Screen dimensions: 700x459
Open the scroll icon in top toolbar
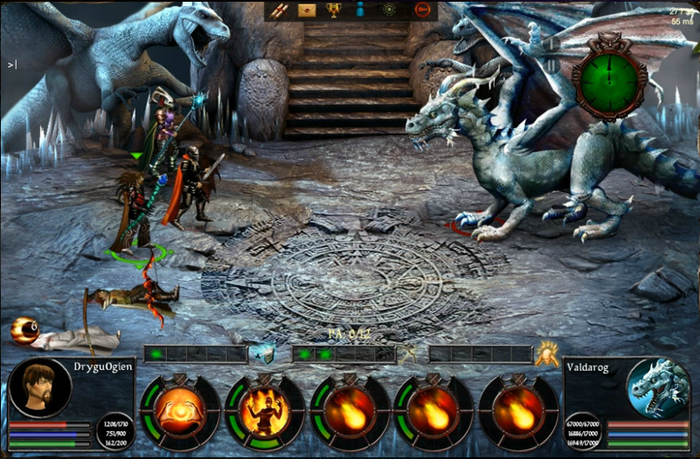[x=277, y=10]
